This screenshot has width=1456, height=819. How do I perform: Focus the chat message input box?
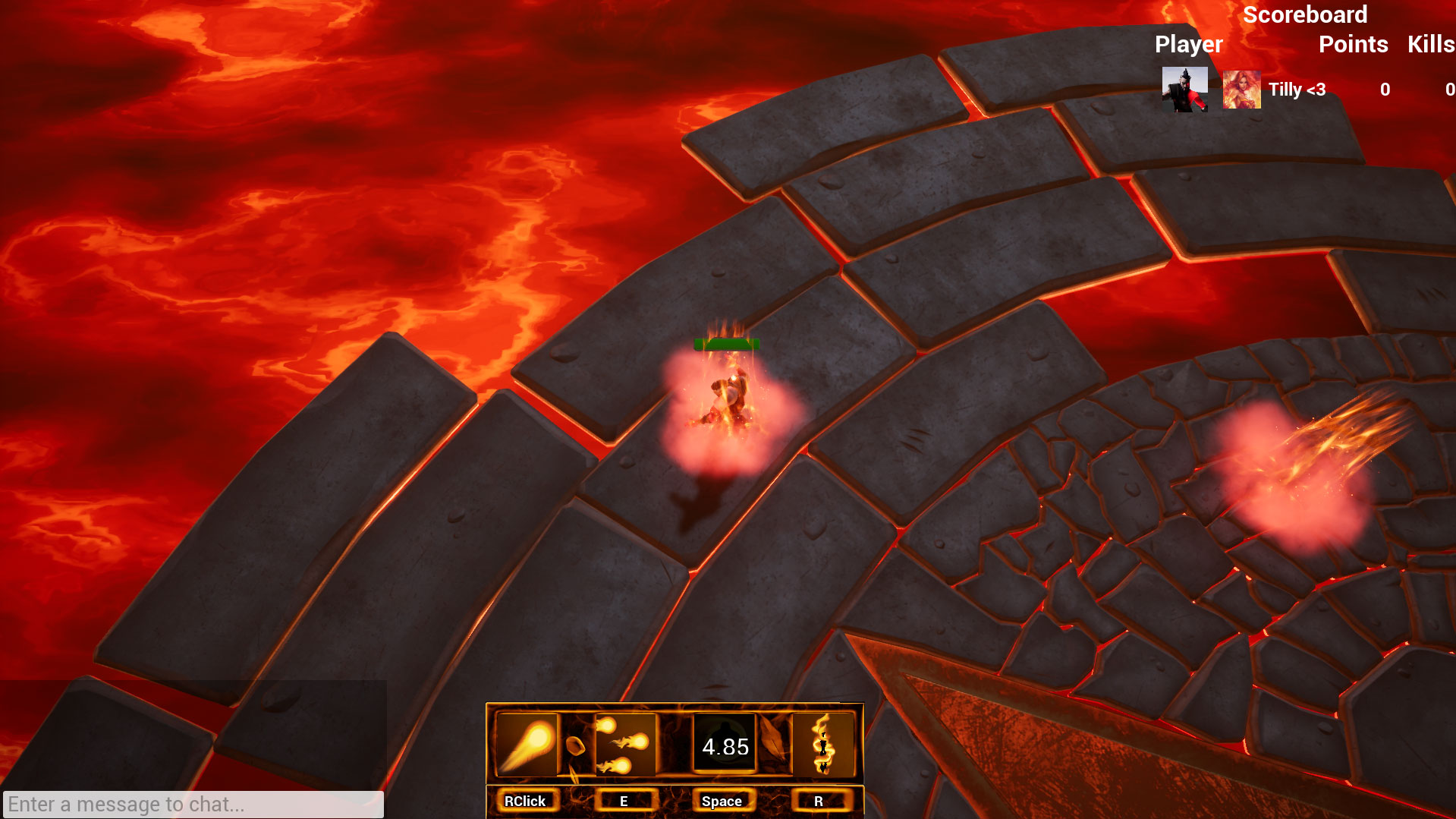tap(193, 804)
